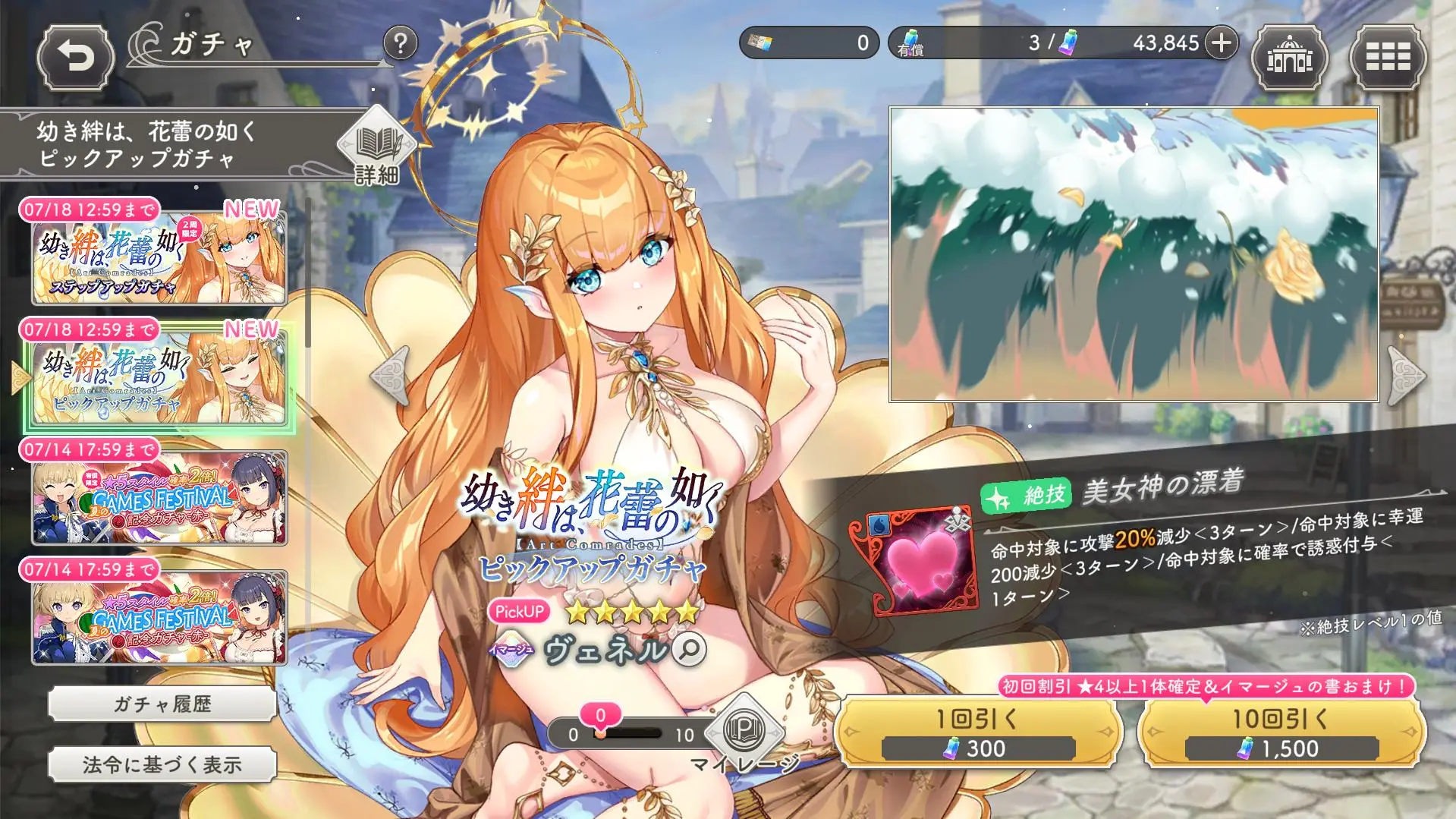Choose the bottom GAMES FESTIVAL gacha banner
This screenshot has width=1456, height=819.
coord(159,618)
